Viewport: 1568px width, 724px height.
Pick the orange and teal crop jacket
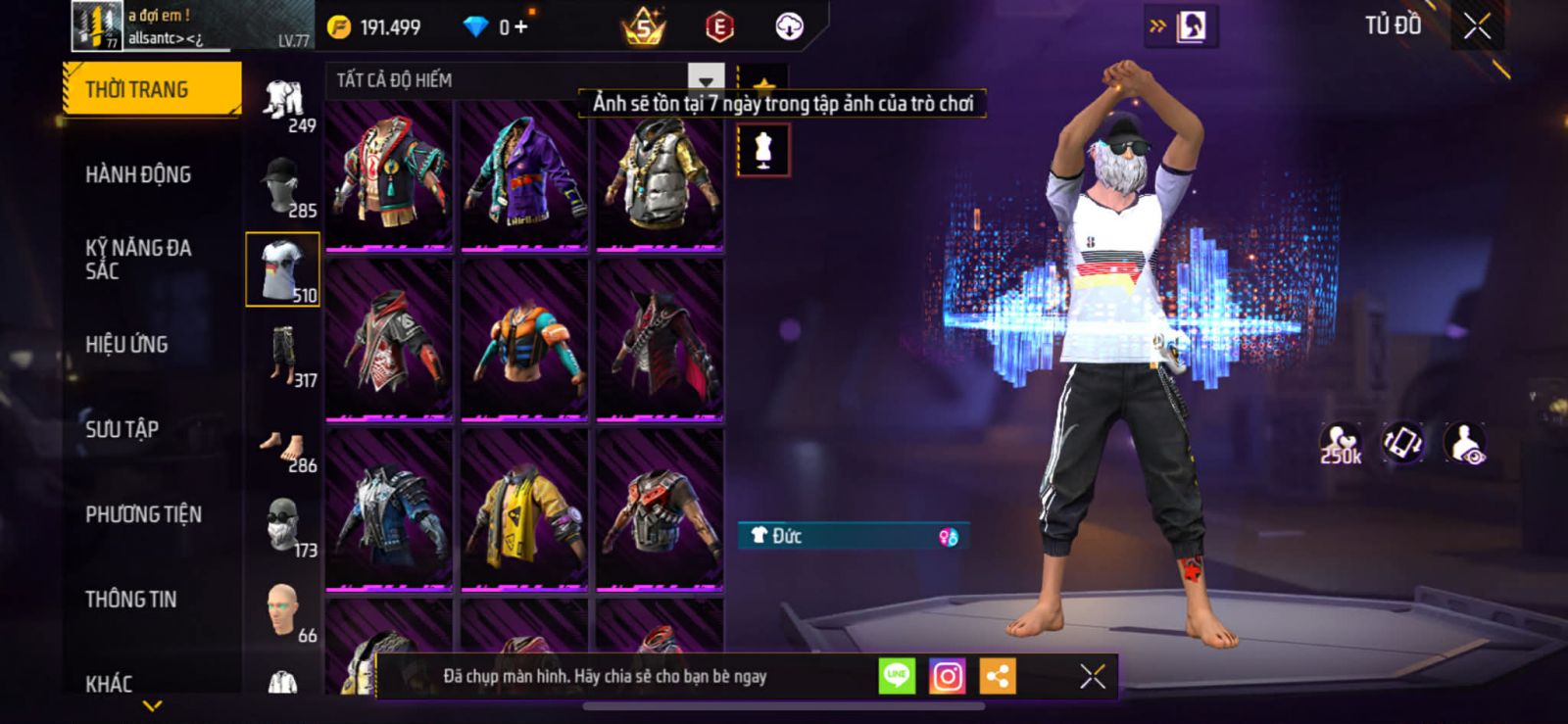[x=524, y=343]
